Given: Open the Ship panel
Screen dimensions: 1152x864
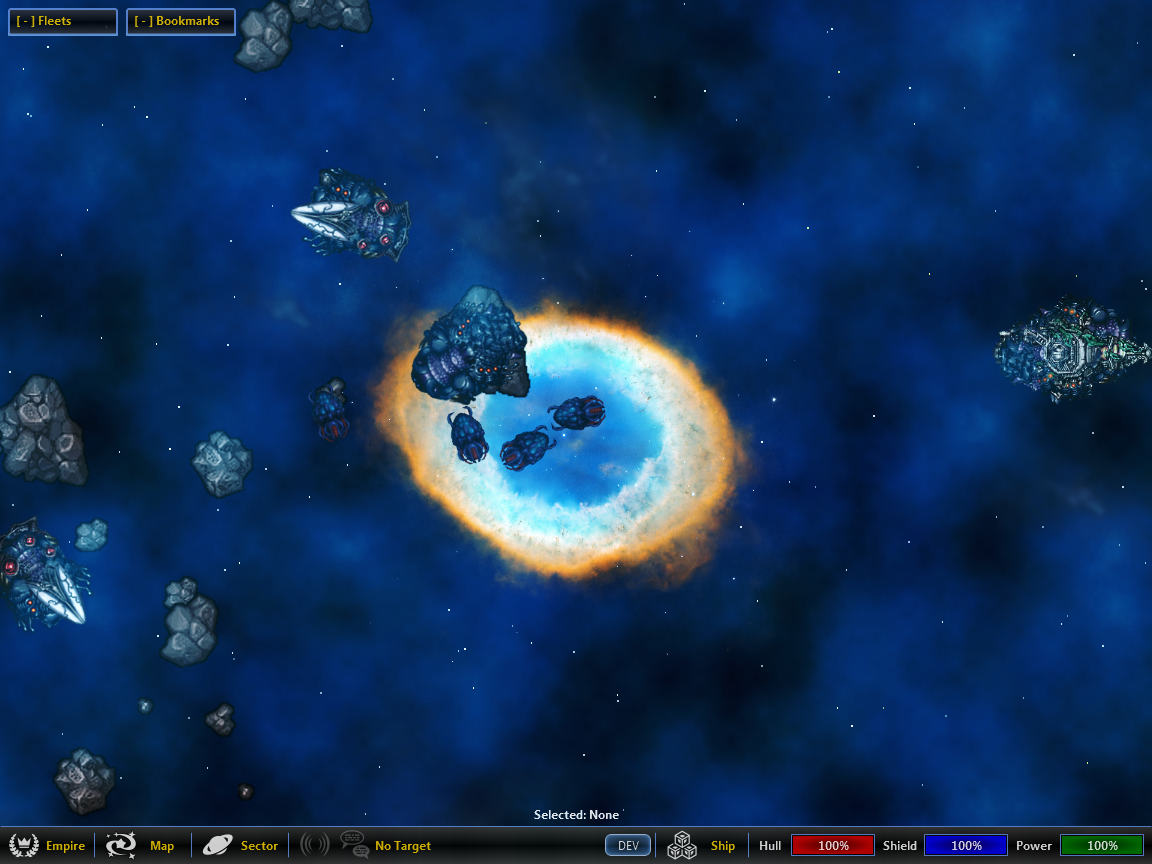Looking at the screenshot, I should 703,846.
